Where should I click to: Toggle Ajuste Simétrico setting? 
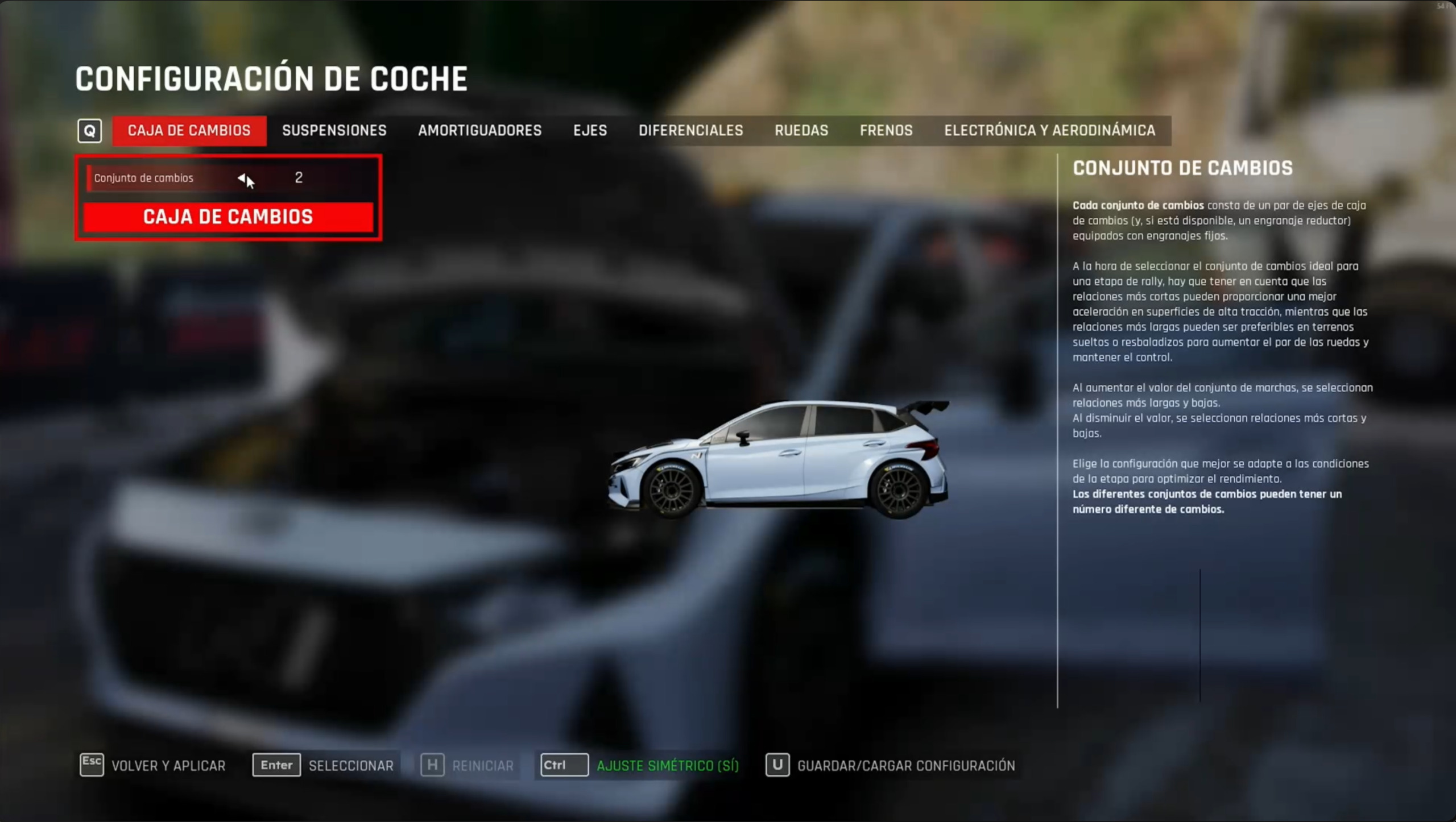click(639, 765)
